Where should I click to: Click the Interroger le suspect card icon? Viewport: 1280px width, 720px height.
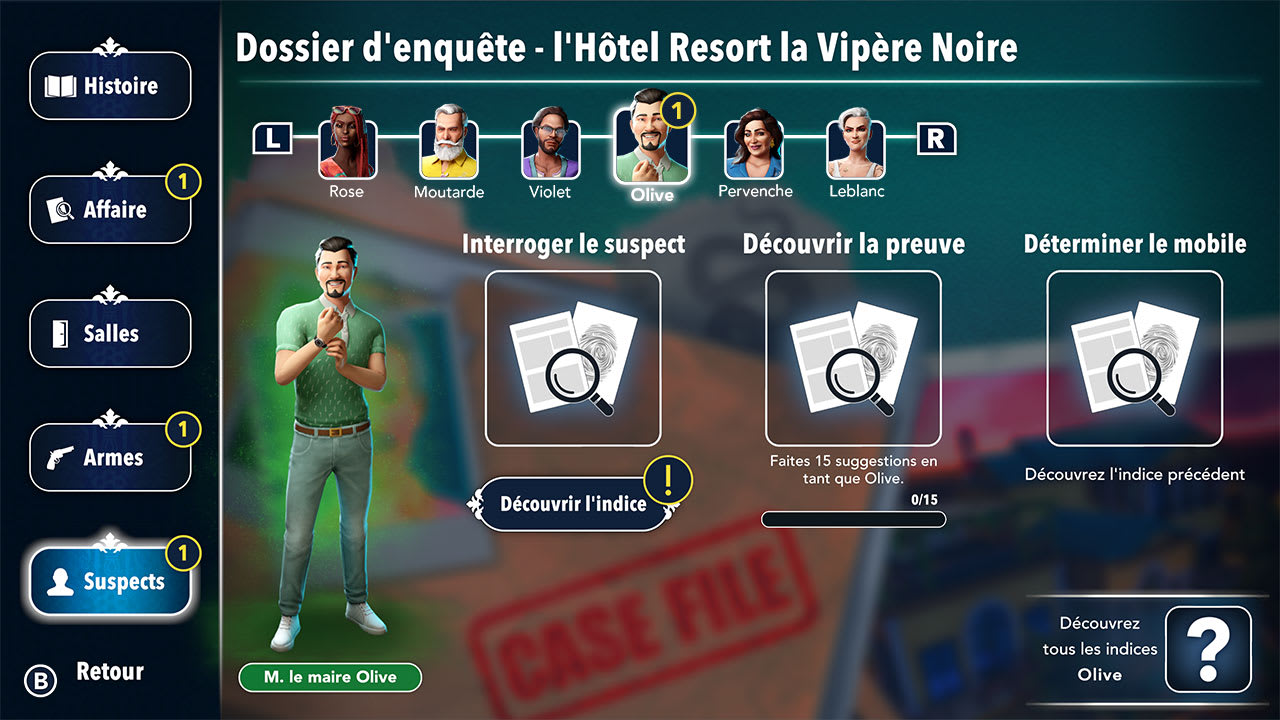coord(573,356)
